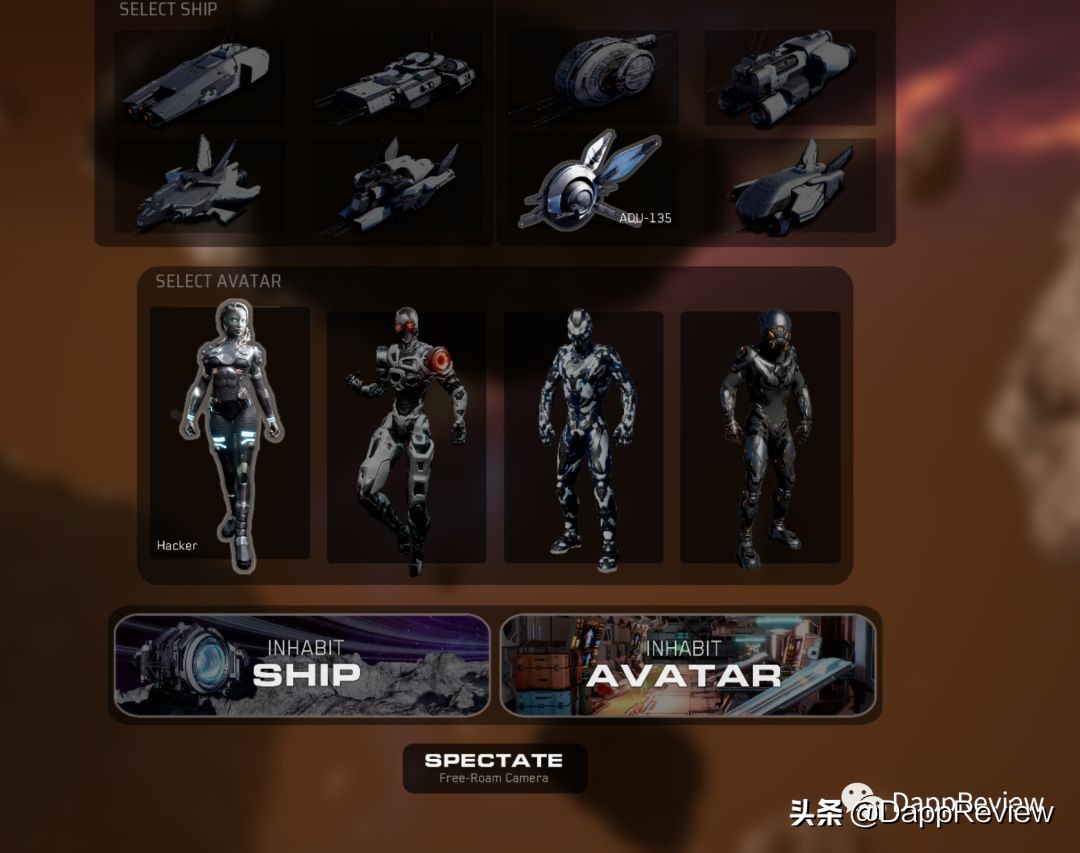
Task: Enter Spectate free-roam camera mode
Action: tap(494, 767)
